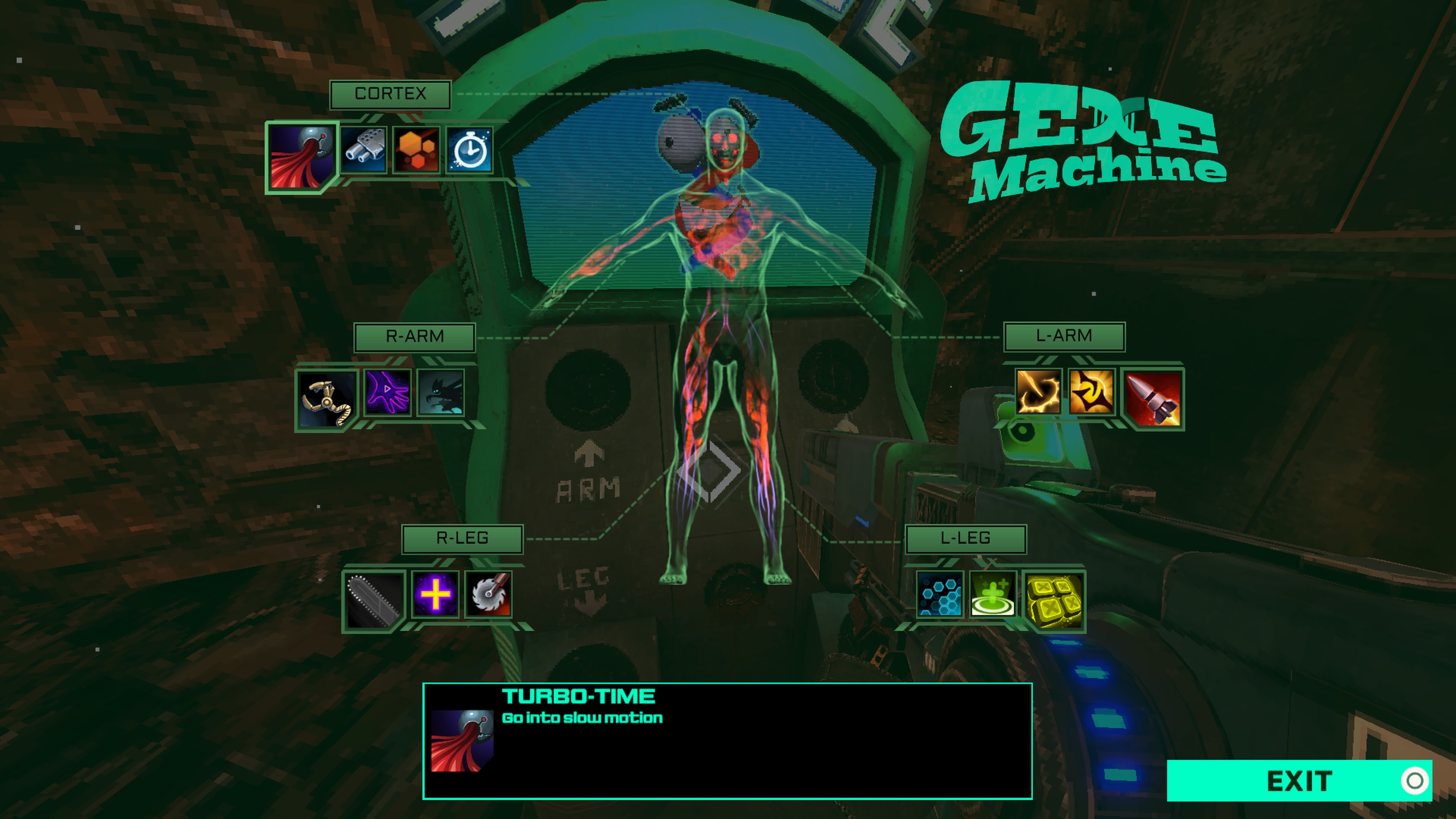
Task: Pick the yellow lightning whip gene
Action: tap(1038, 392)
